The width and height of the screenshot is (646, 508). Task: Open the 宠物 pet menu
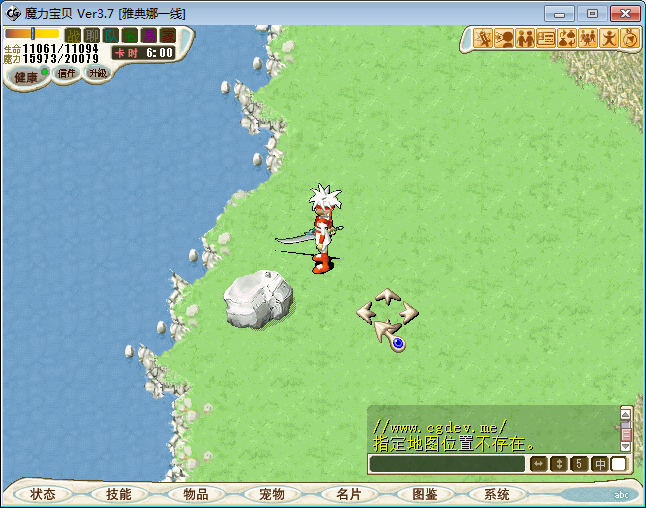tap(272, 494)
